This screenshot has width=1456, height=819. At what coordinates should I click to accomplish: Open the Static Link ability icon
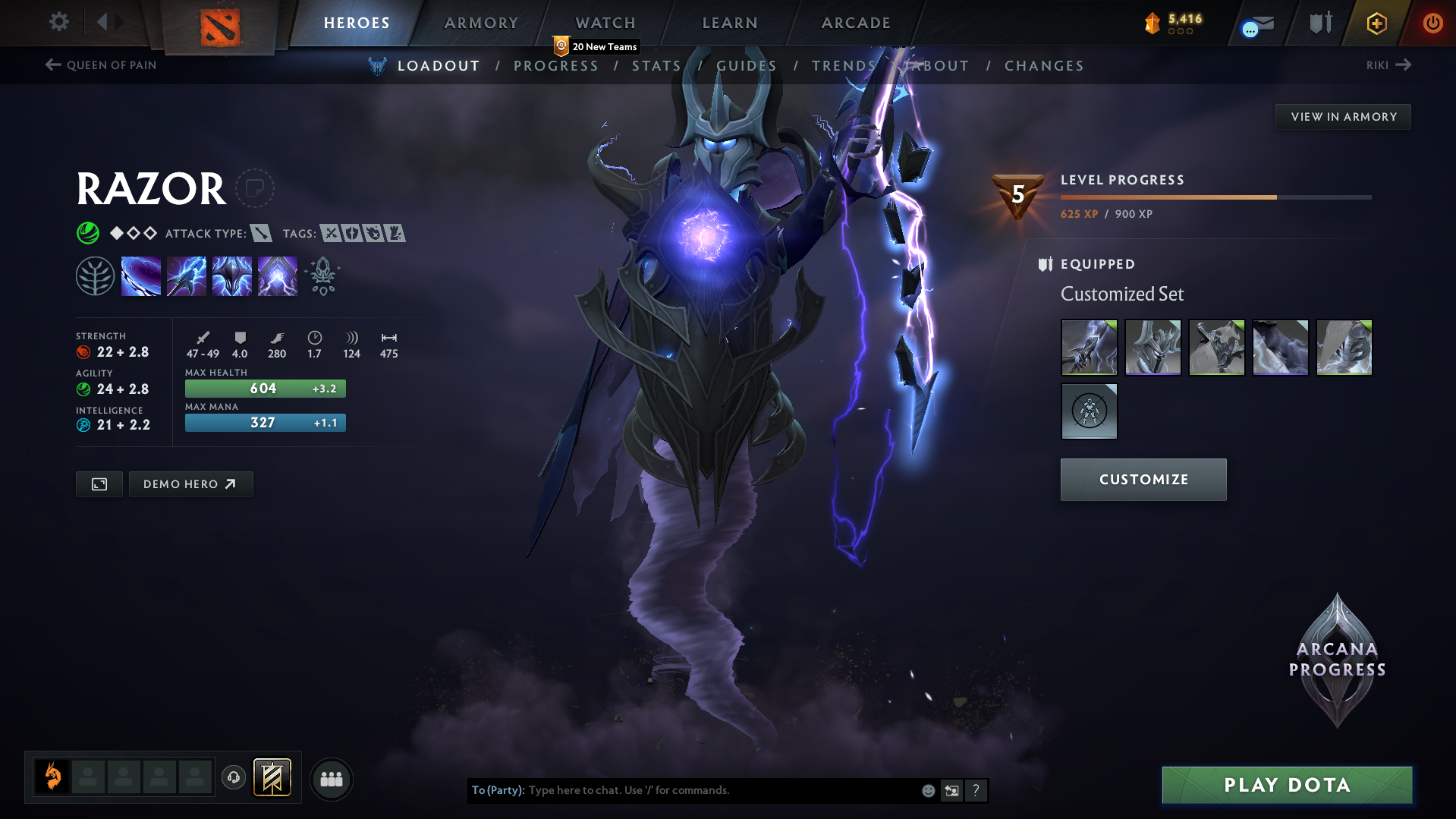(187, 276)
